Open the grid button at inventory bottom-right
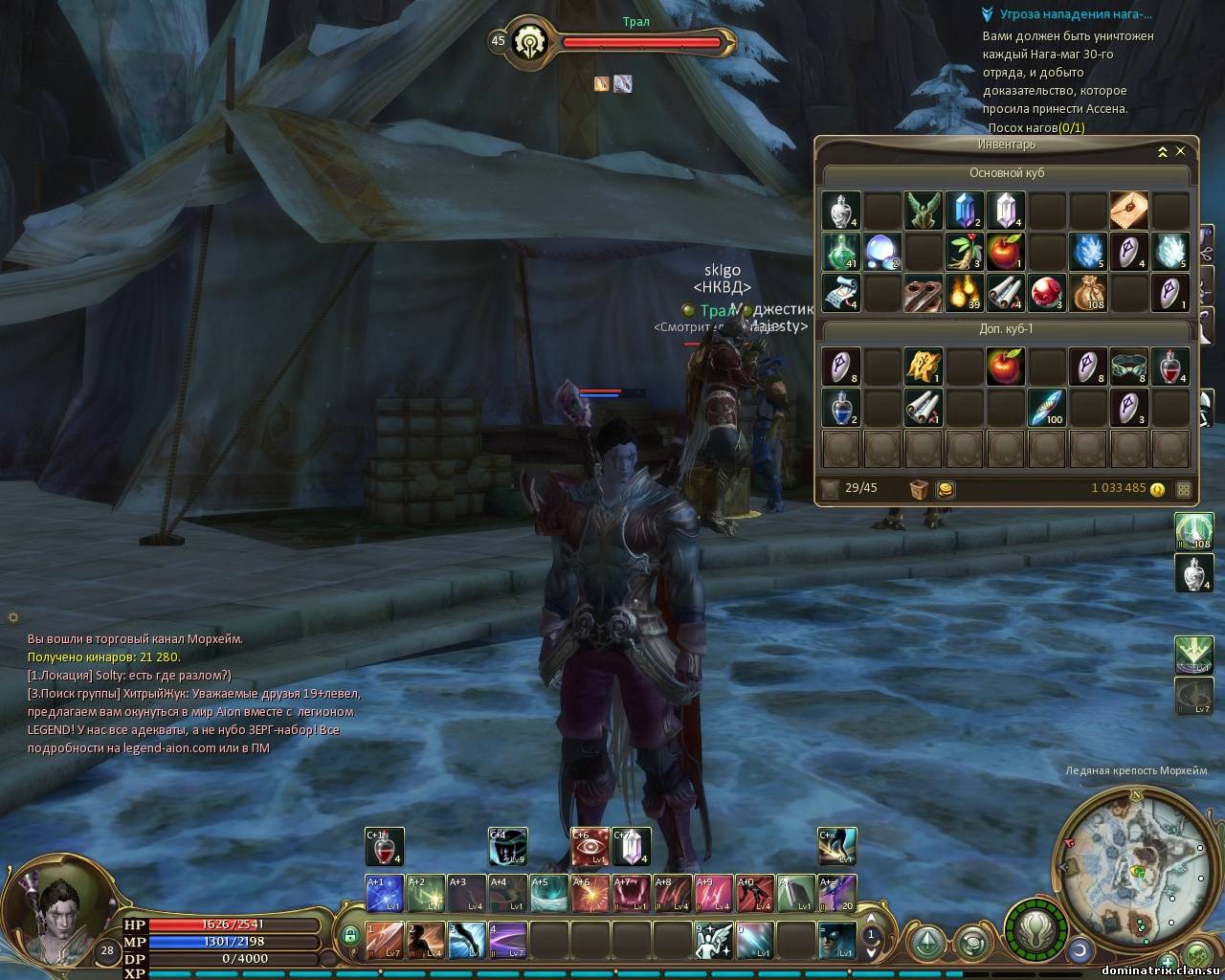1225x980 pixels. [1184, 489]
